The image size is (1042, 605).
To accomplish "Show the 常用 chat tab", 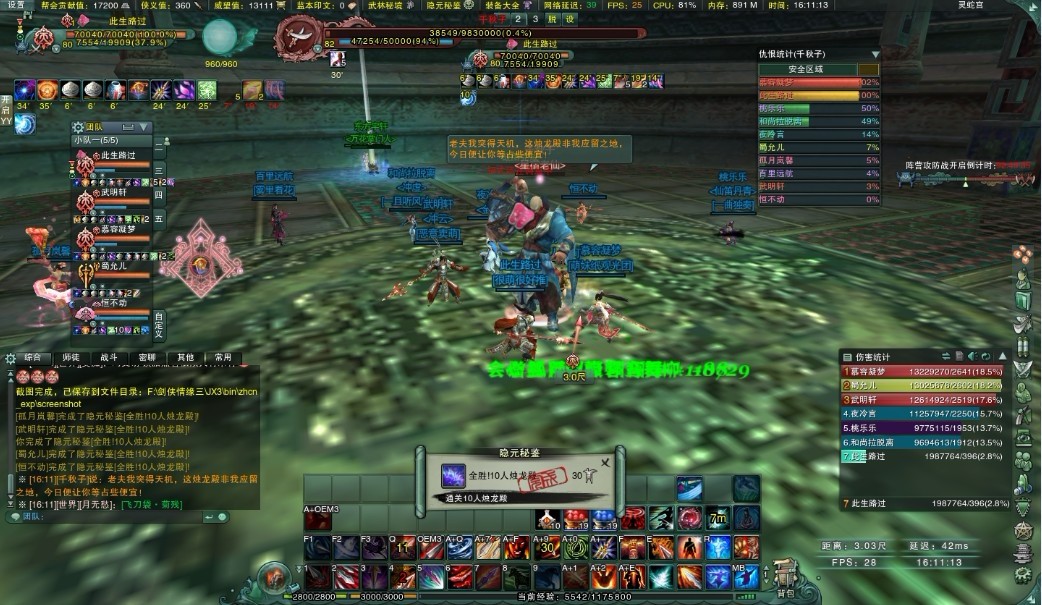I will pos(223,357).
